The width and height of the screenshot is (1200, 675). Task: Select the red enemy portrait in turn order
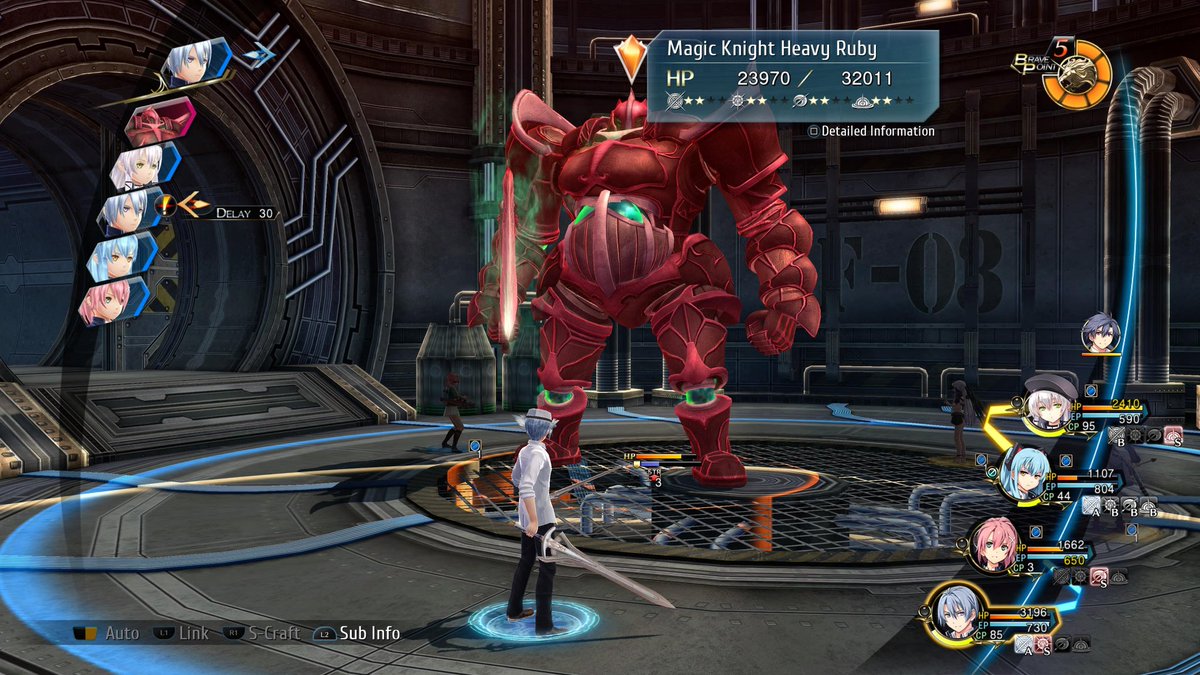coord(159,122)
